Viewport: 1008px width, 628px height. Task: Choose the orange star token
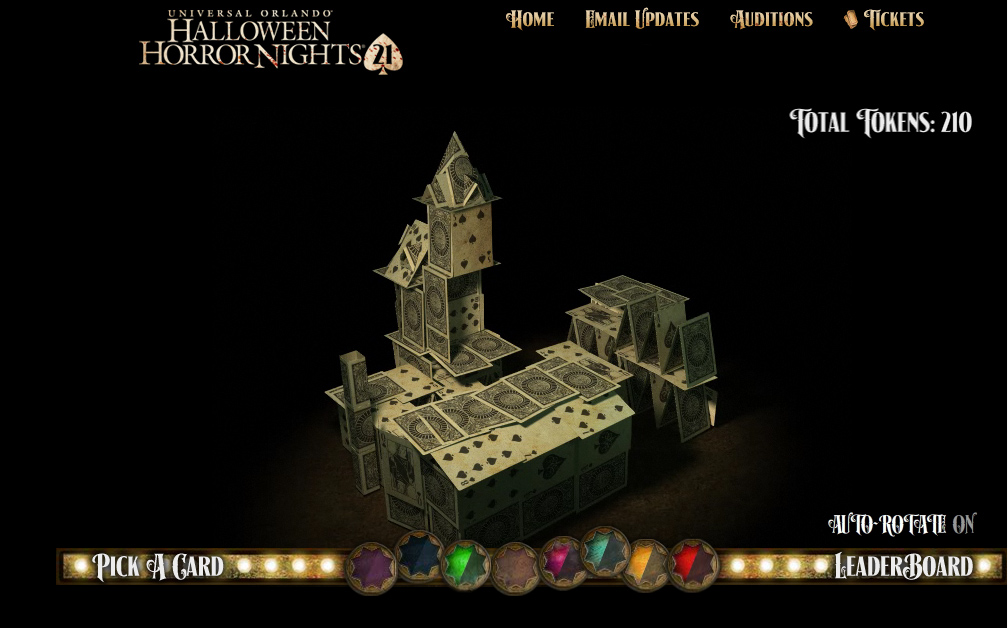coord(646,564)
